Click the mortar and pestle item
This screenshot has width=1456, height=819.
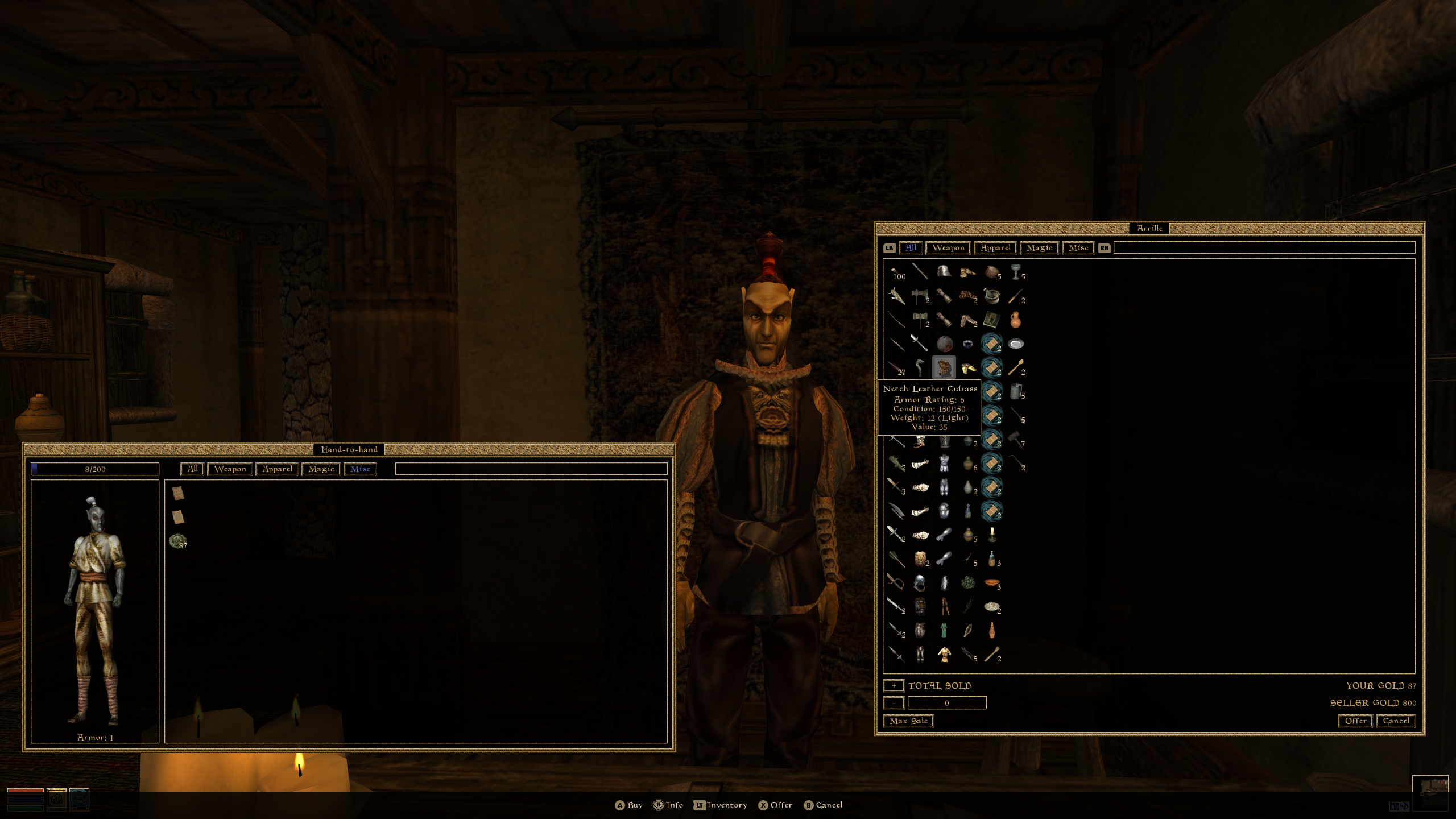point(992,296)
